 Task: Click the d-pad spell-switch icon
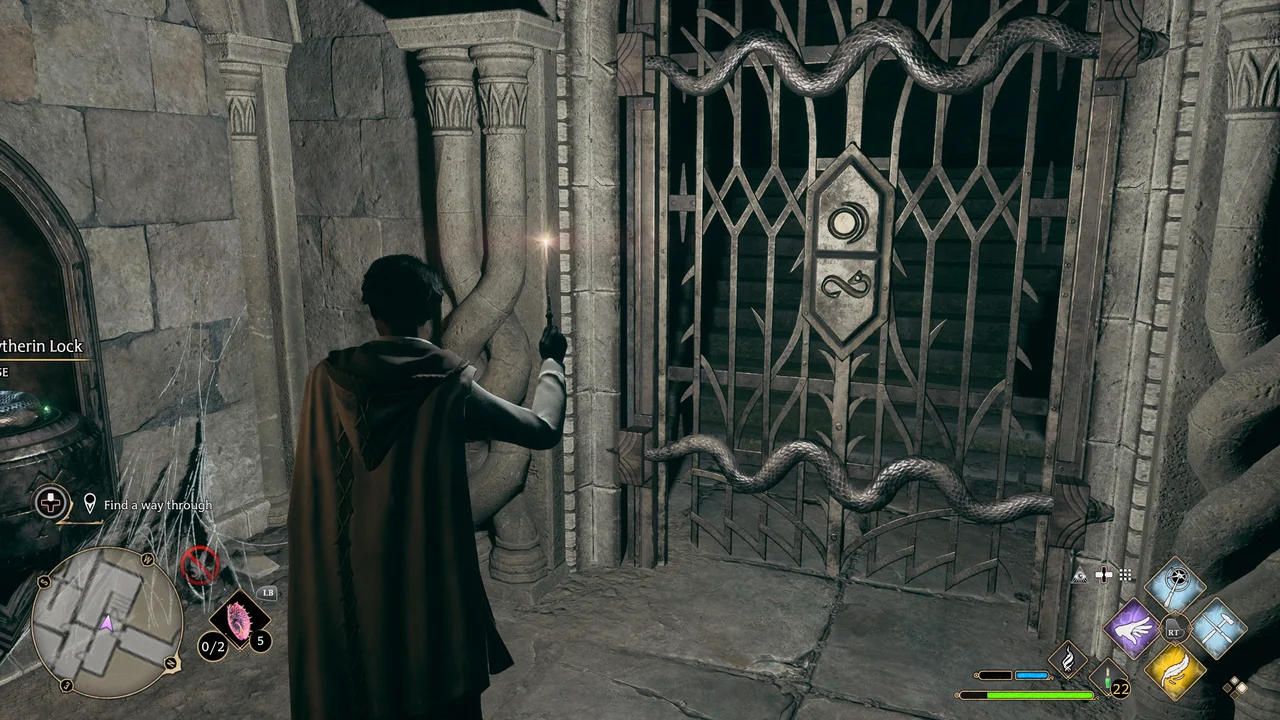coord(1104,573)
